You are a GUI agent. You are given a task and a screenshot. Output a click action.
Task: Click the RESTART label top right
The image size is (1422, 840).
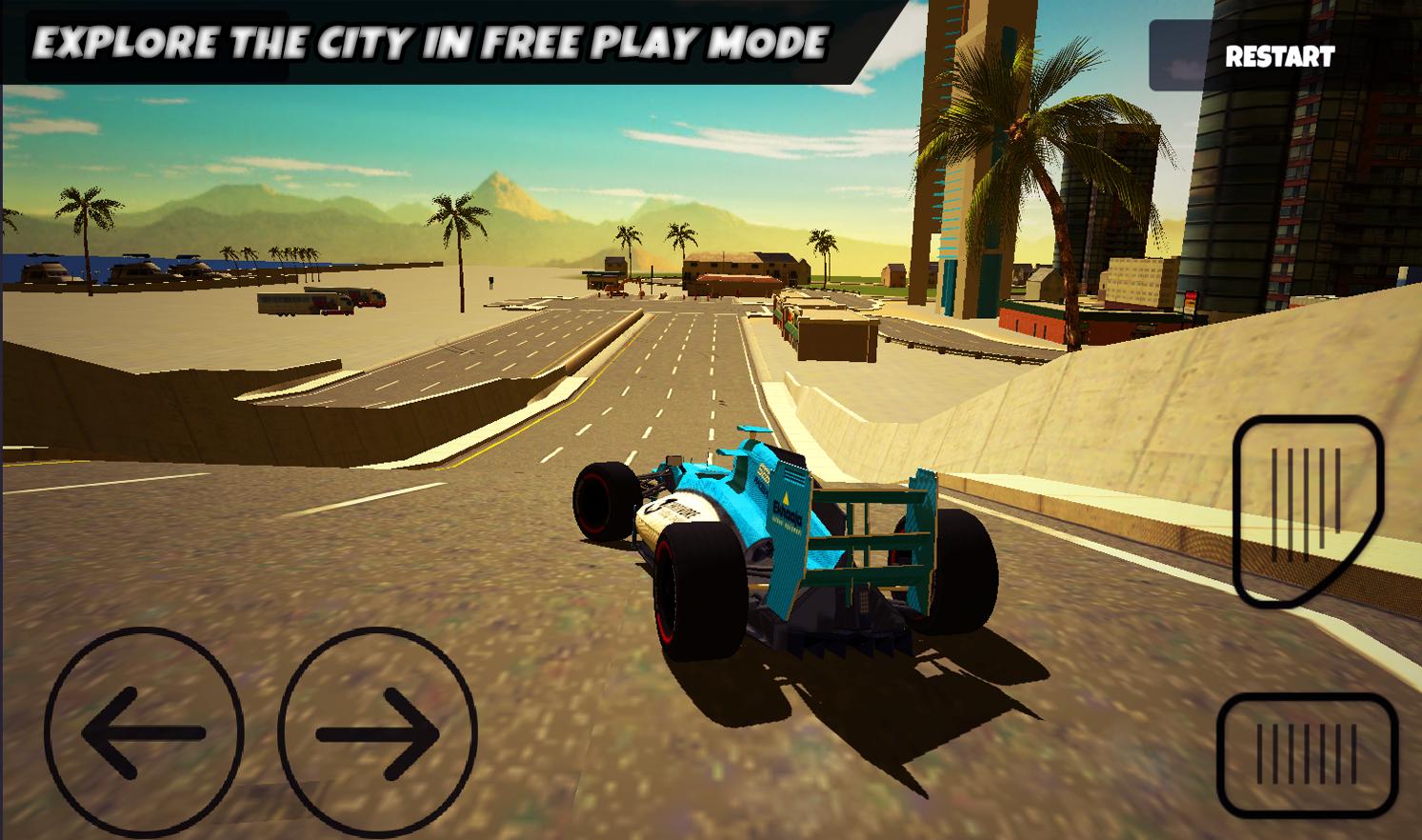click(x=1280, y=57)
